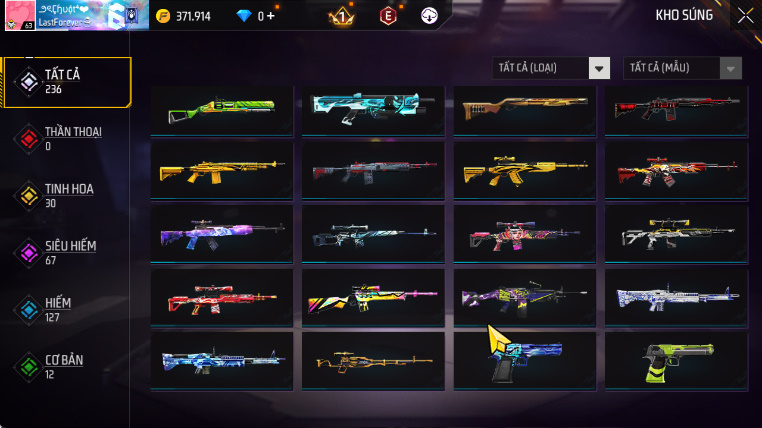Select the Tất Cả category tab
The image size is (762, 428).
pyautogui.click(x=67, y=81)
